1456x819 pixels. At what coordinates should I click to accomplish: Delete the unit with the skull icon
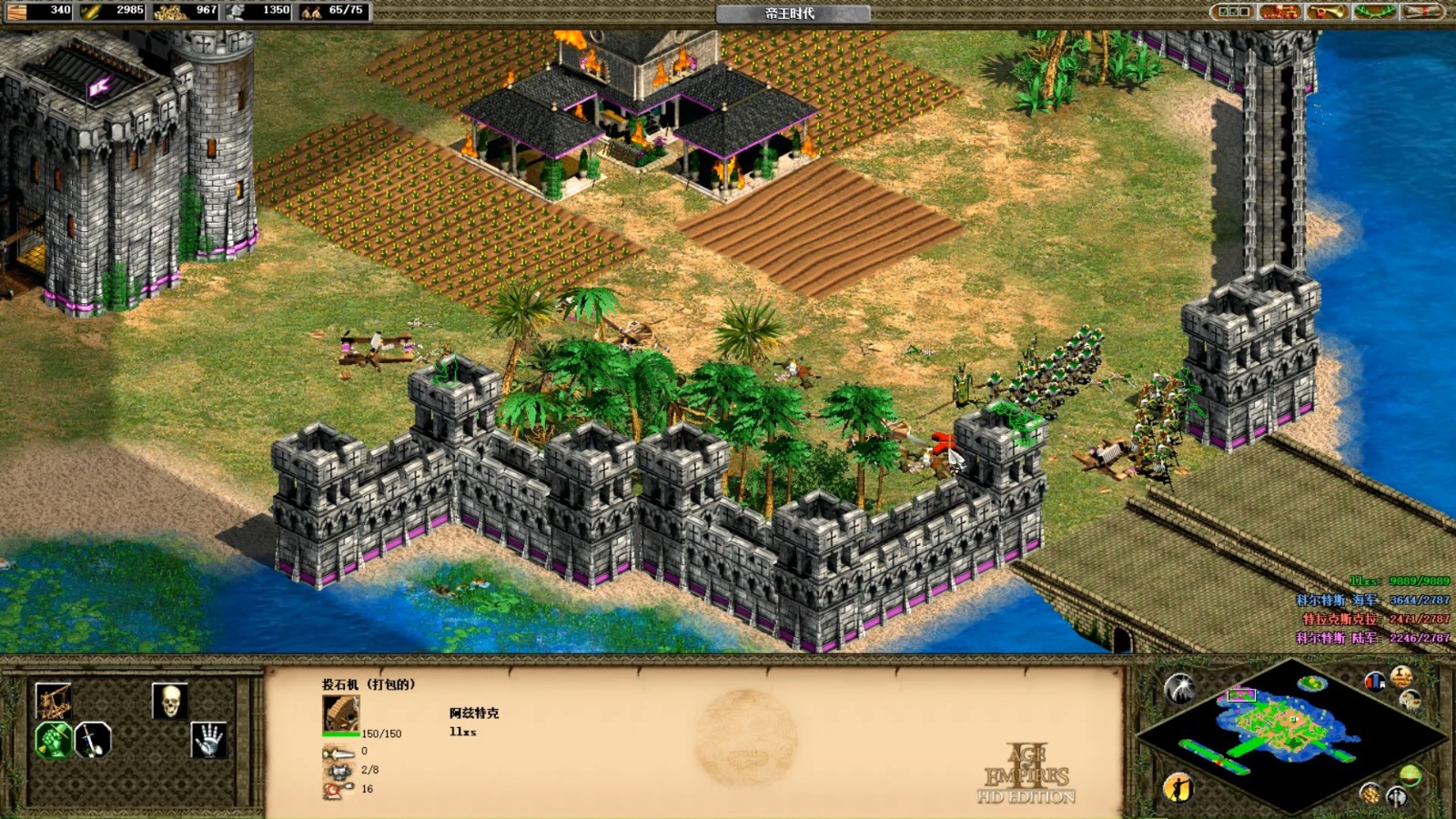(x=169, y=701)
